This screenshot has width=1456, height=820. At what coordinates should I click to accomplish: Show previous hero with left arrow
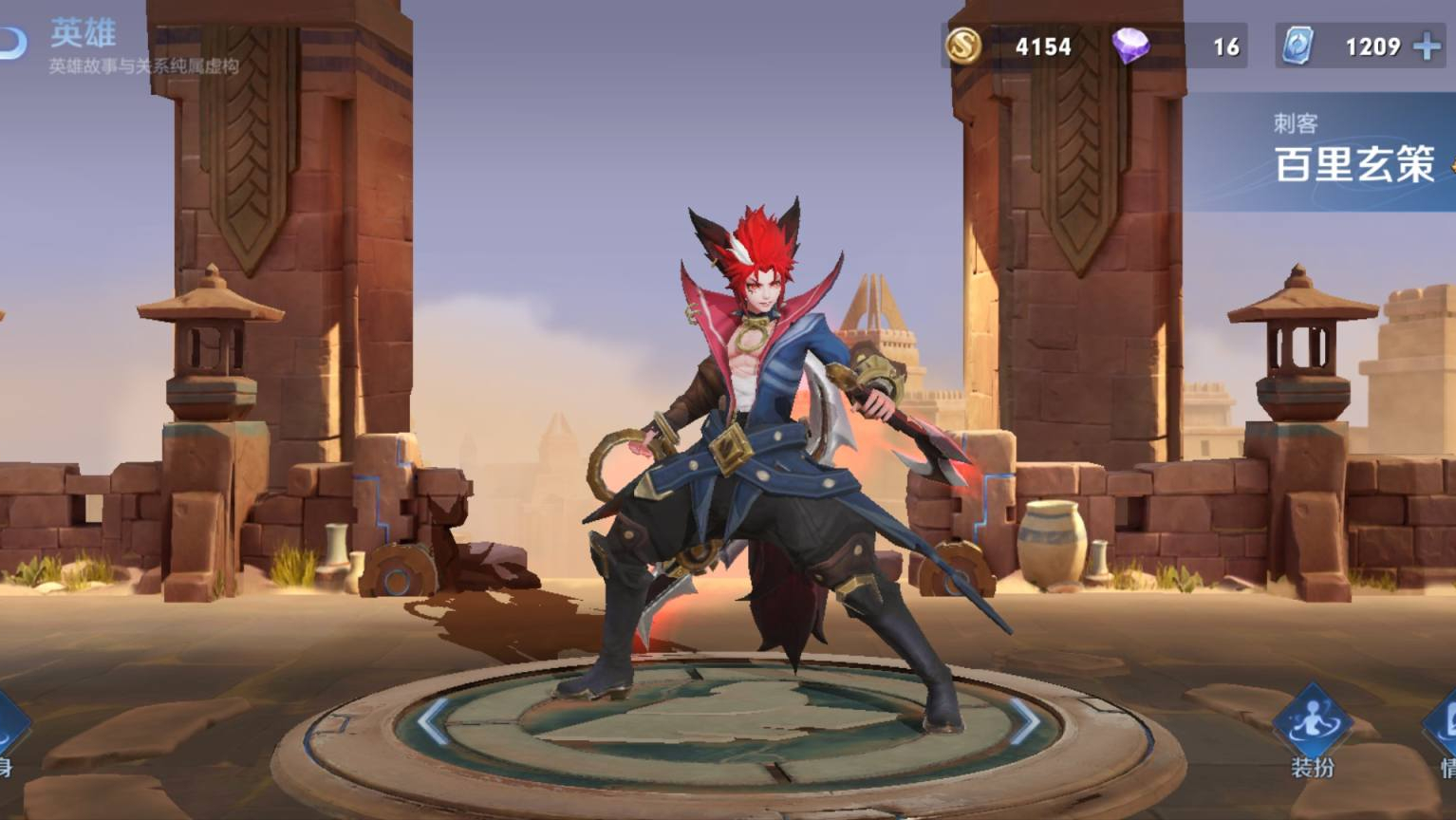tap(432, 722)
